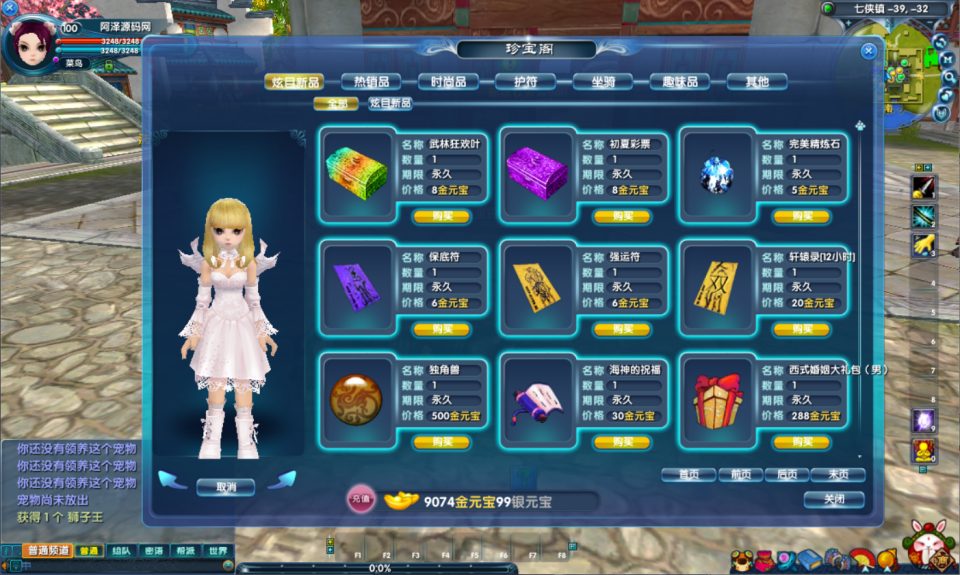The image size is (960, 575).
Task: Switch chat to the 世界 channel tab
Action: (x=217, y=551)
